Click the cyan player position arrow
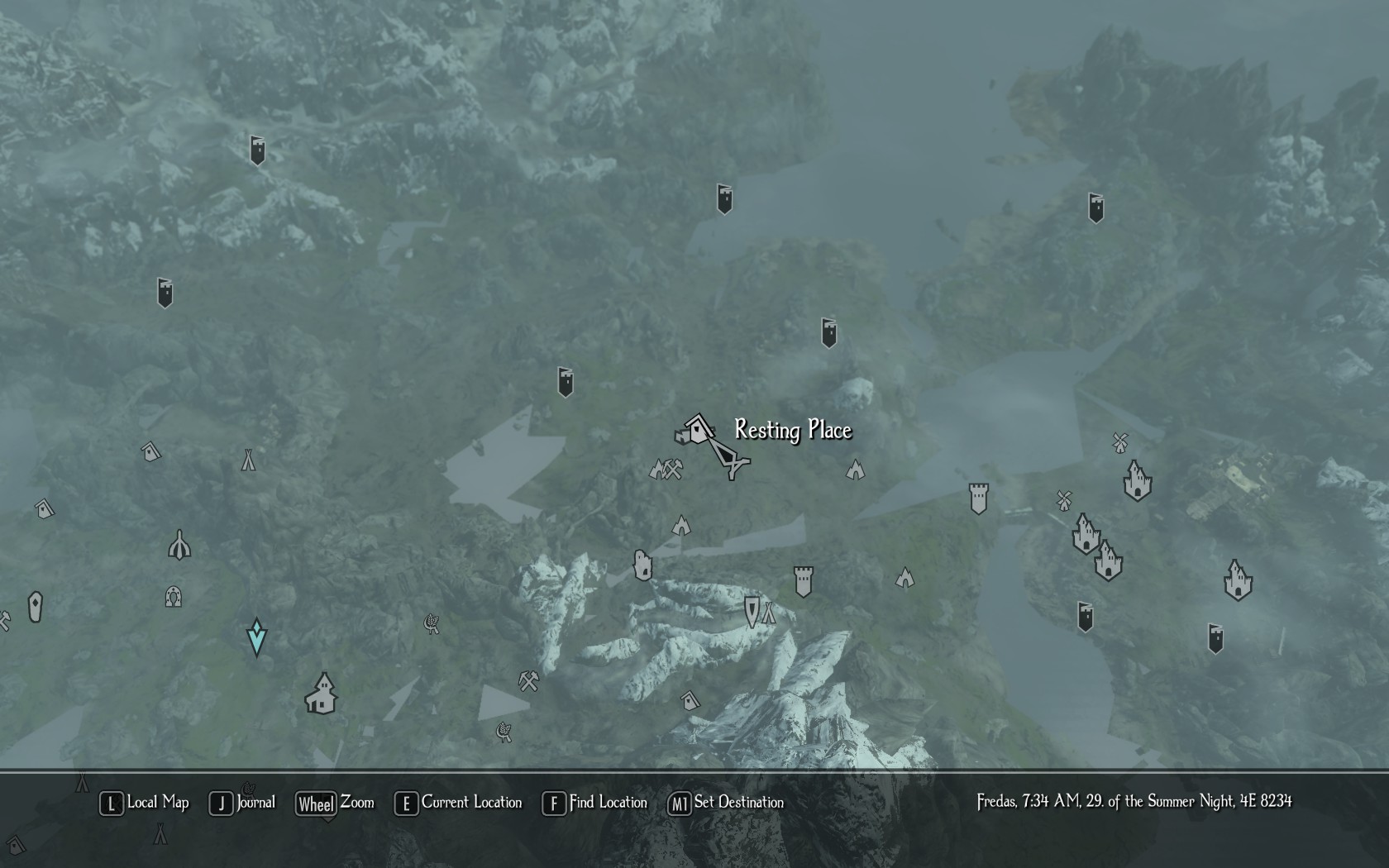 coord(256,637)
